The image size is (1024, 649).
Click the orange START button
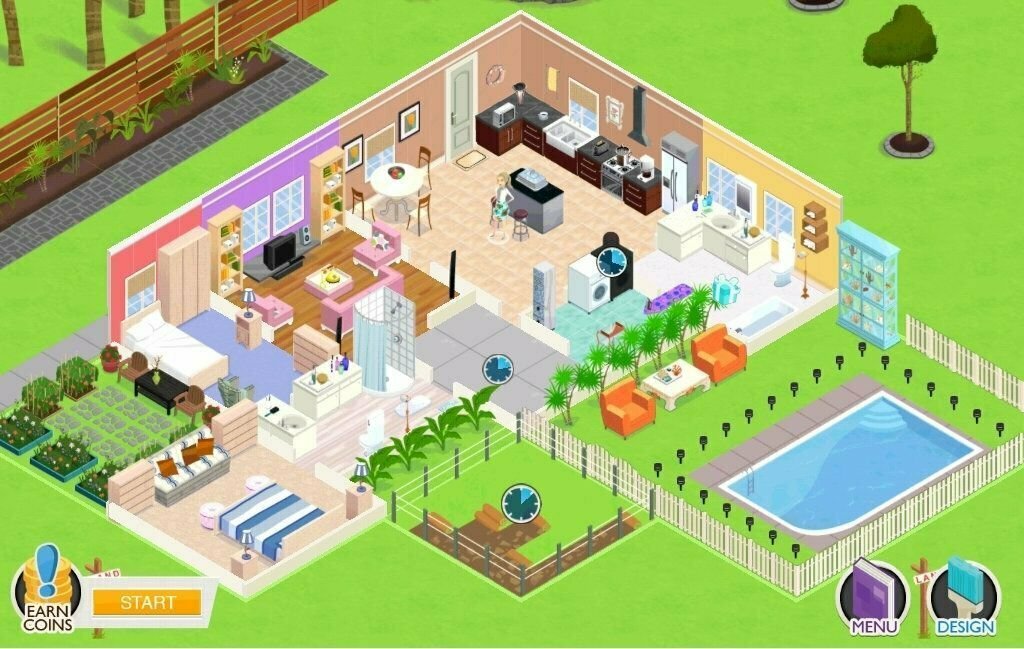click(147, 602)
